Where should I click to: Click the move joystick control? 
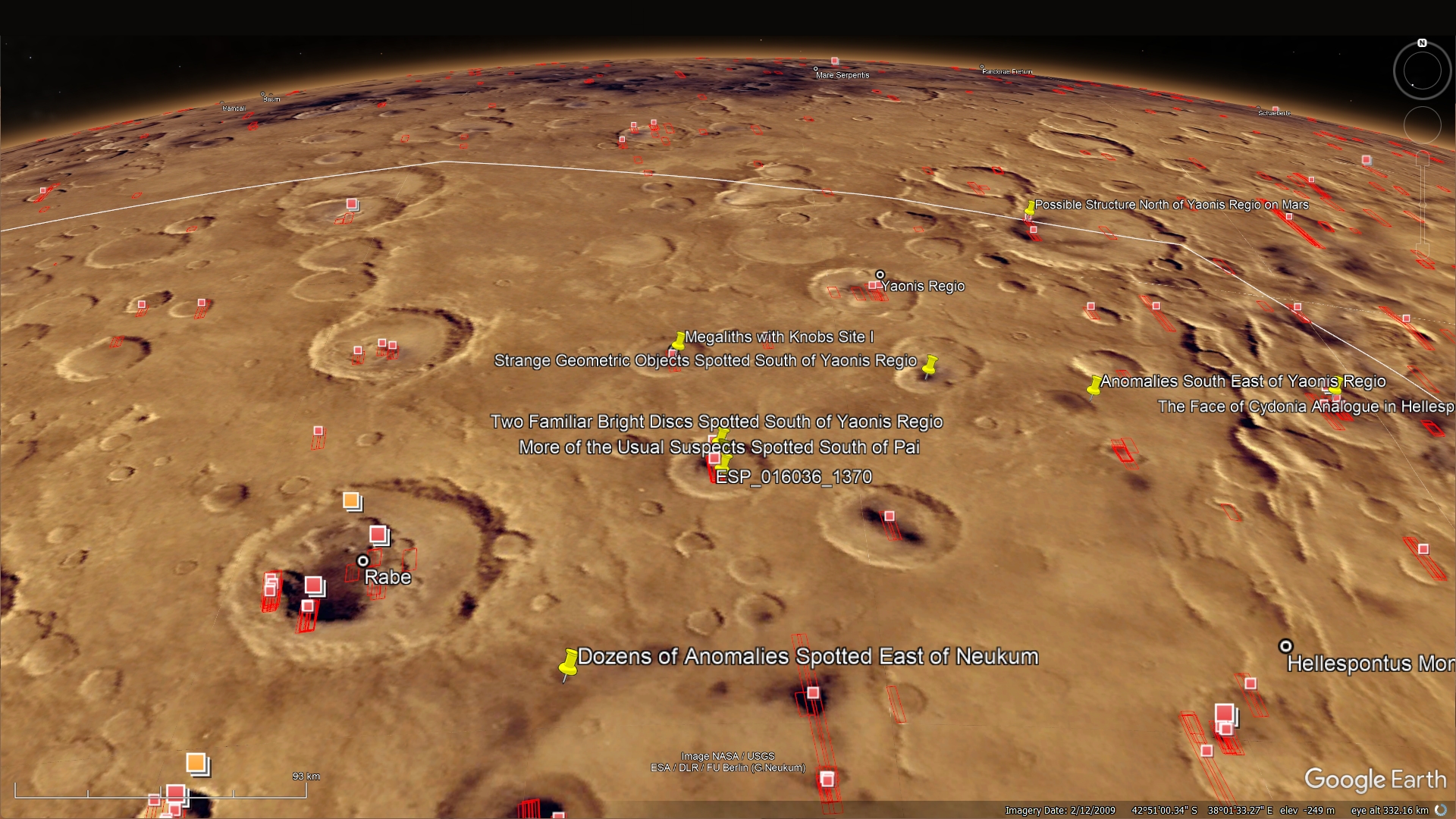pyautogui.click(x=1422, y=124)
